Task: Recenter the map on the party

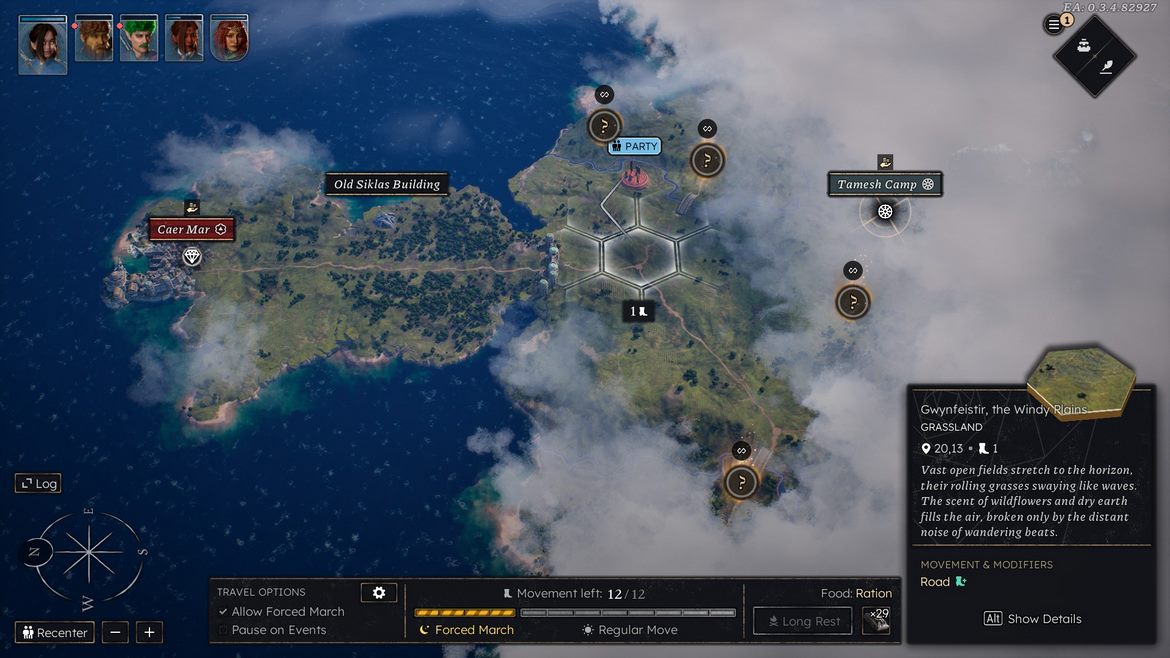Action: pos(56,632)
